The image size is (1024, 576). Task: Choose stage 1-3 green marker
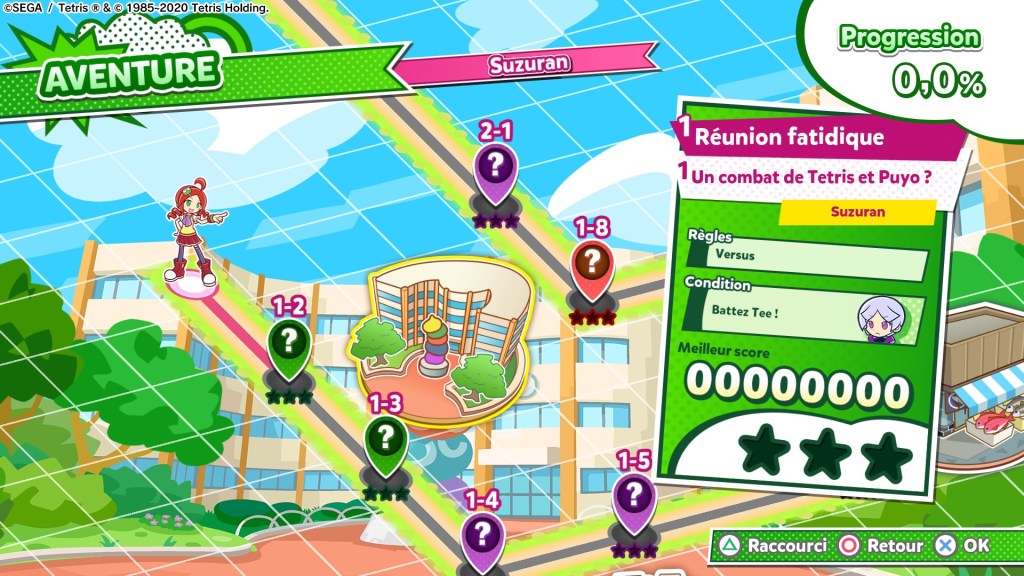(385, 438)
